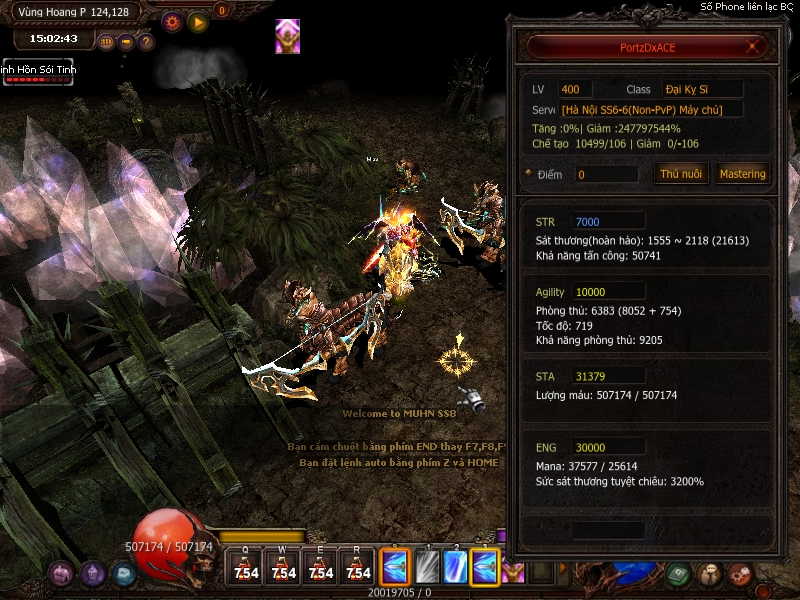This screenshot has width=800, height=600.
Task: Click the orange play arrow button
Action: (198, 21)
